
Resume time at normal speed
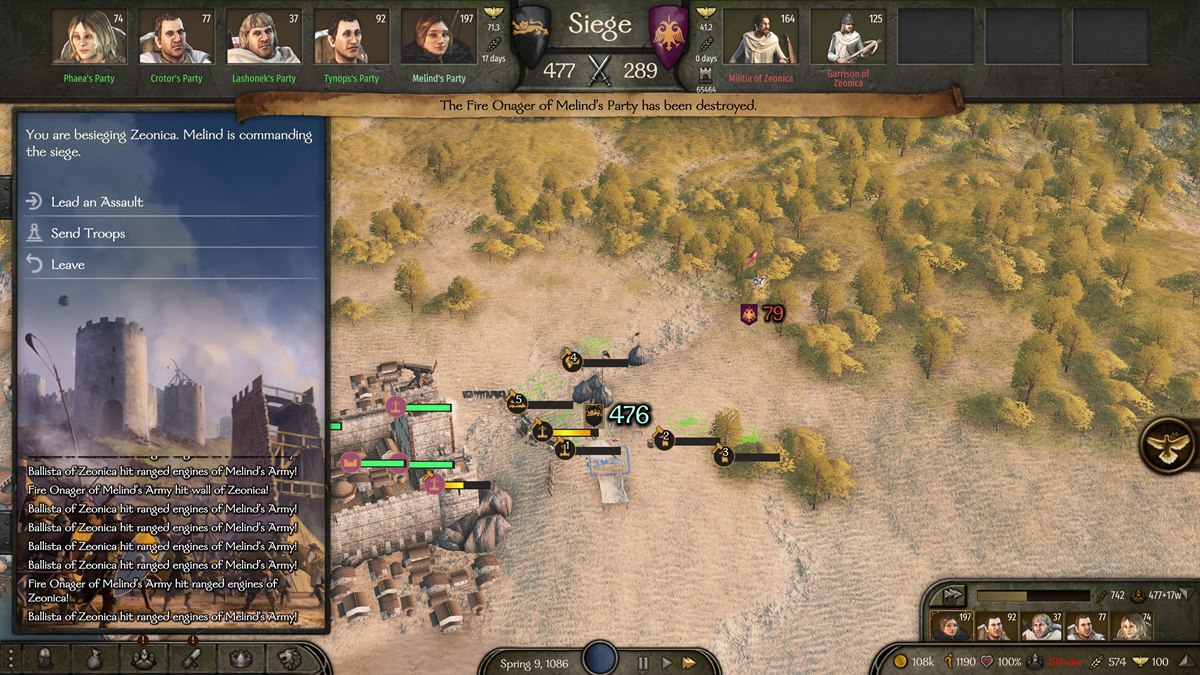(x=666, y=662)
